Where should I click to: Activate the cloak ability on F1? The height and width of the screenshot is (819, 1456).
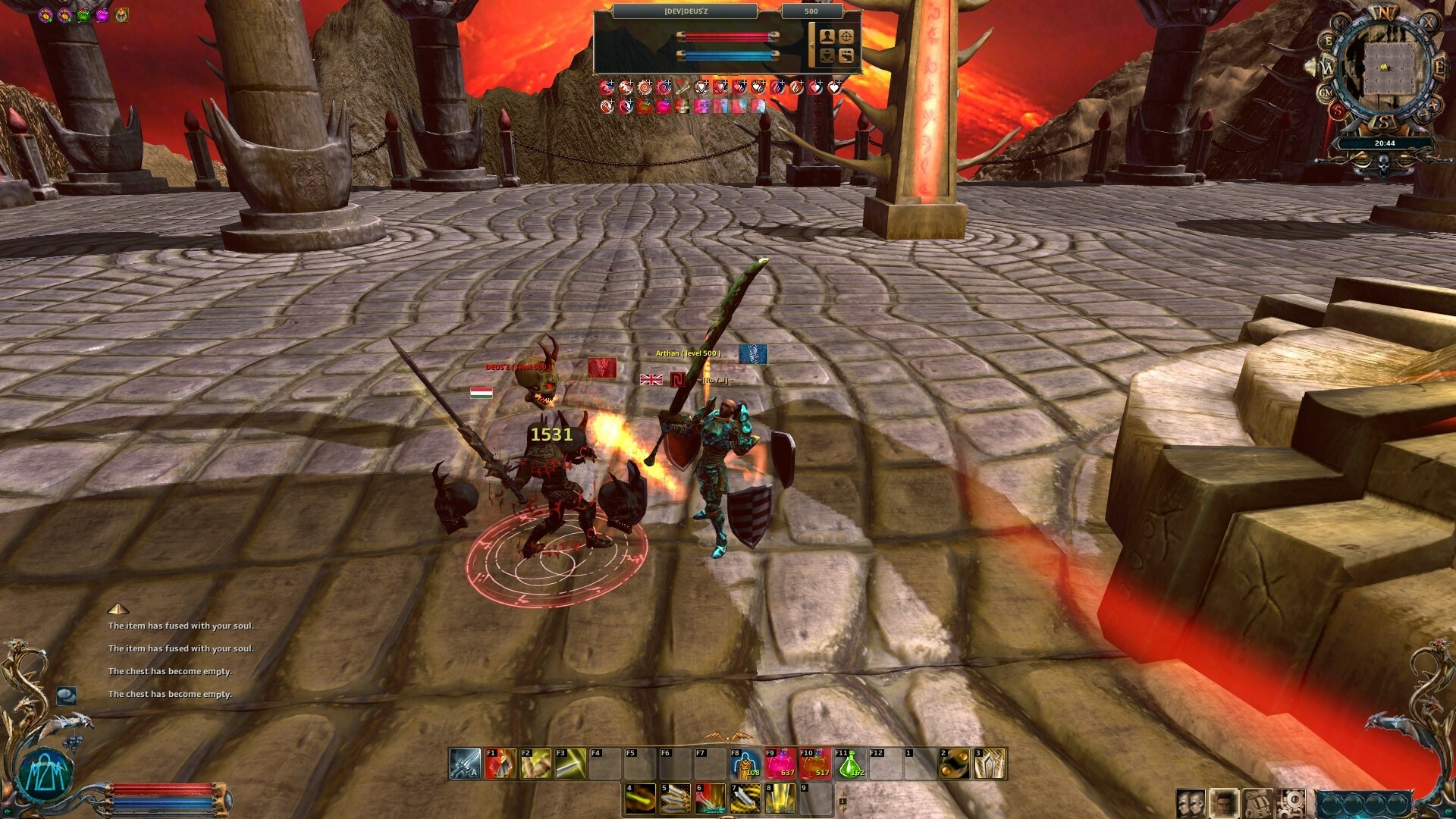[x=501, y=764]
